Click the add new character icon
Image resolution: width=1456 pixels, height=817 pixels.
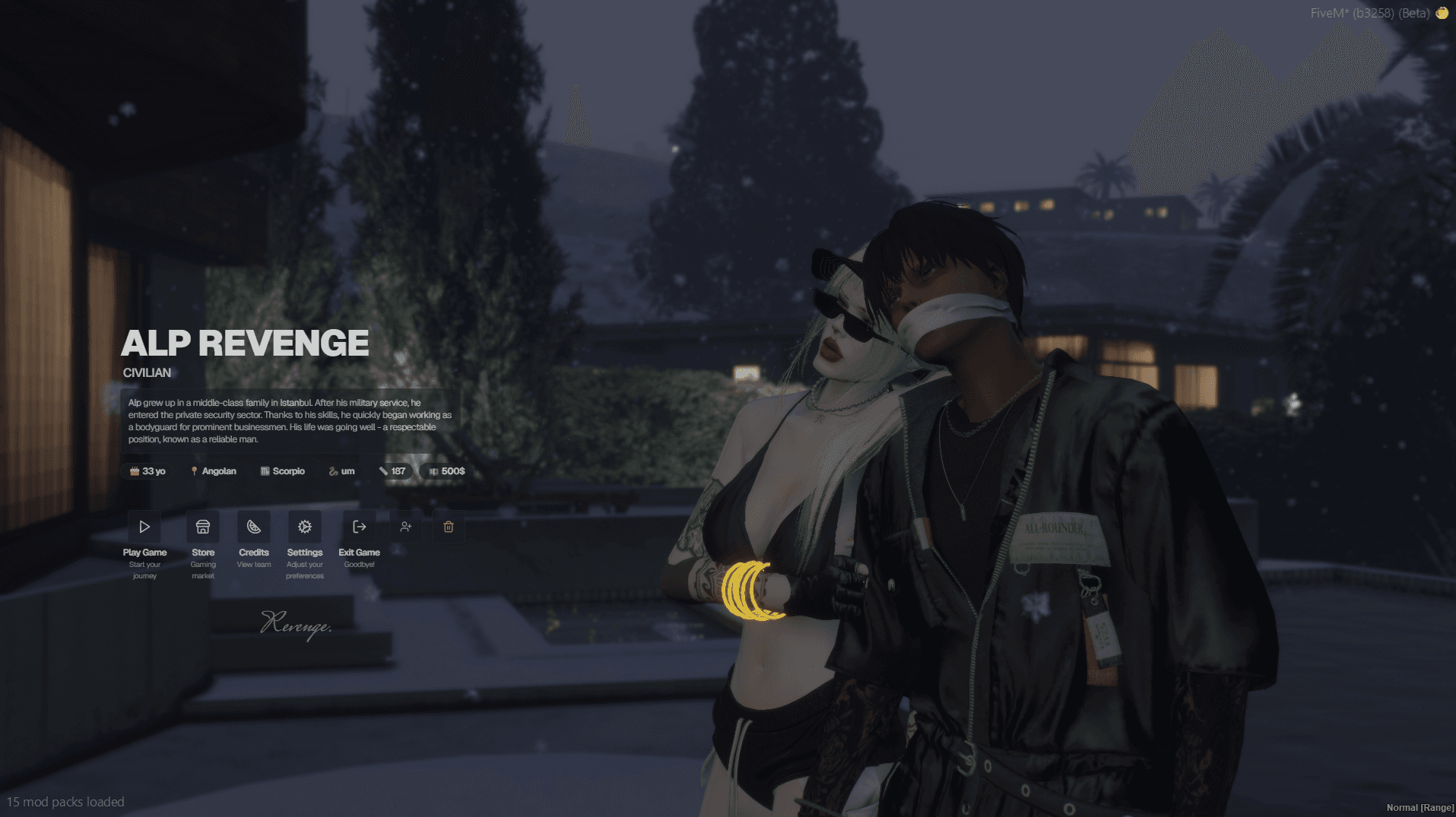tap(406, 526)
